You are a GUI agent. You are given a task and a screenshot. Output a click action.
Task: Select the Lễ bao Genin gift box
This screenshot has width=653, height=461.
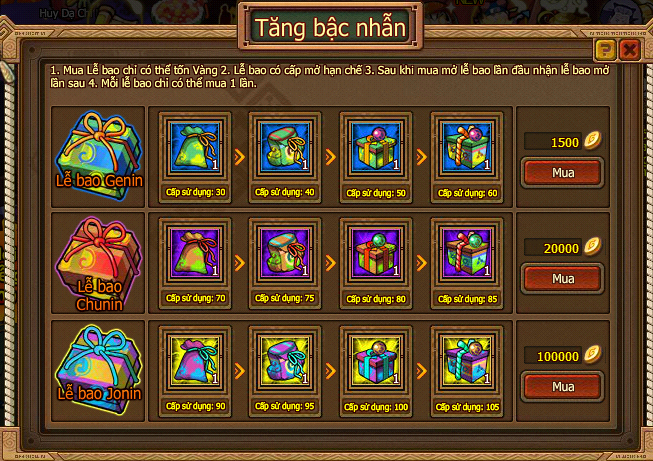pyautogui.click(x=97, y=150)
